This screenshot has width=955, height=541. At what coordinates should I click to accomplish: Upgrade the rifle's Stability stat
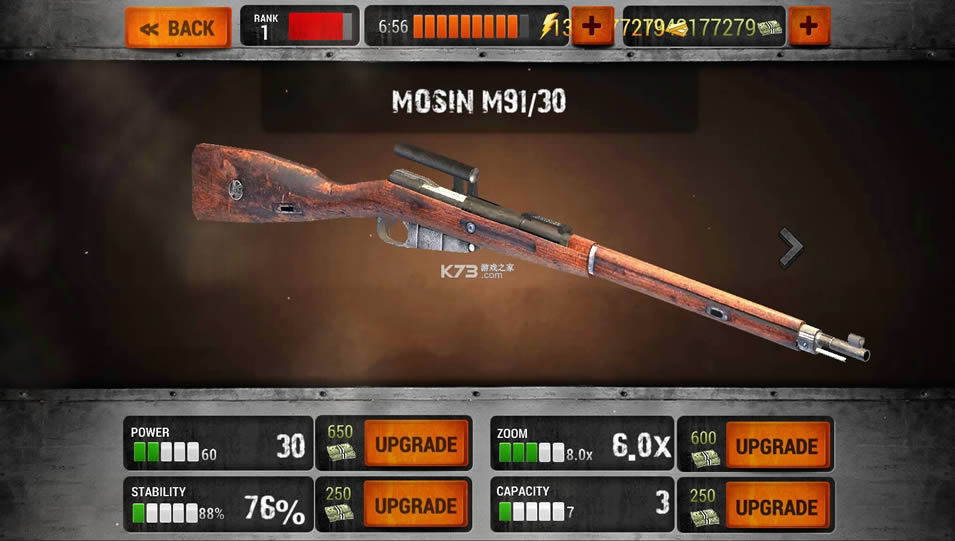[415, 504]
